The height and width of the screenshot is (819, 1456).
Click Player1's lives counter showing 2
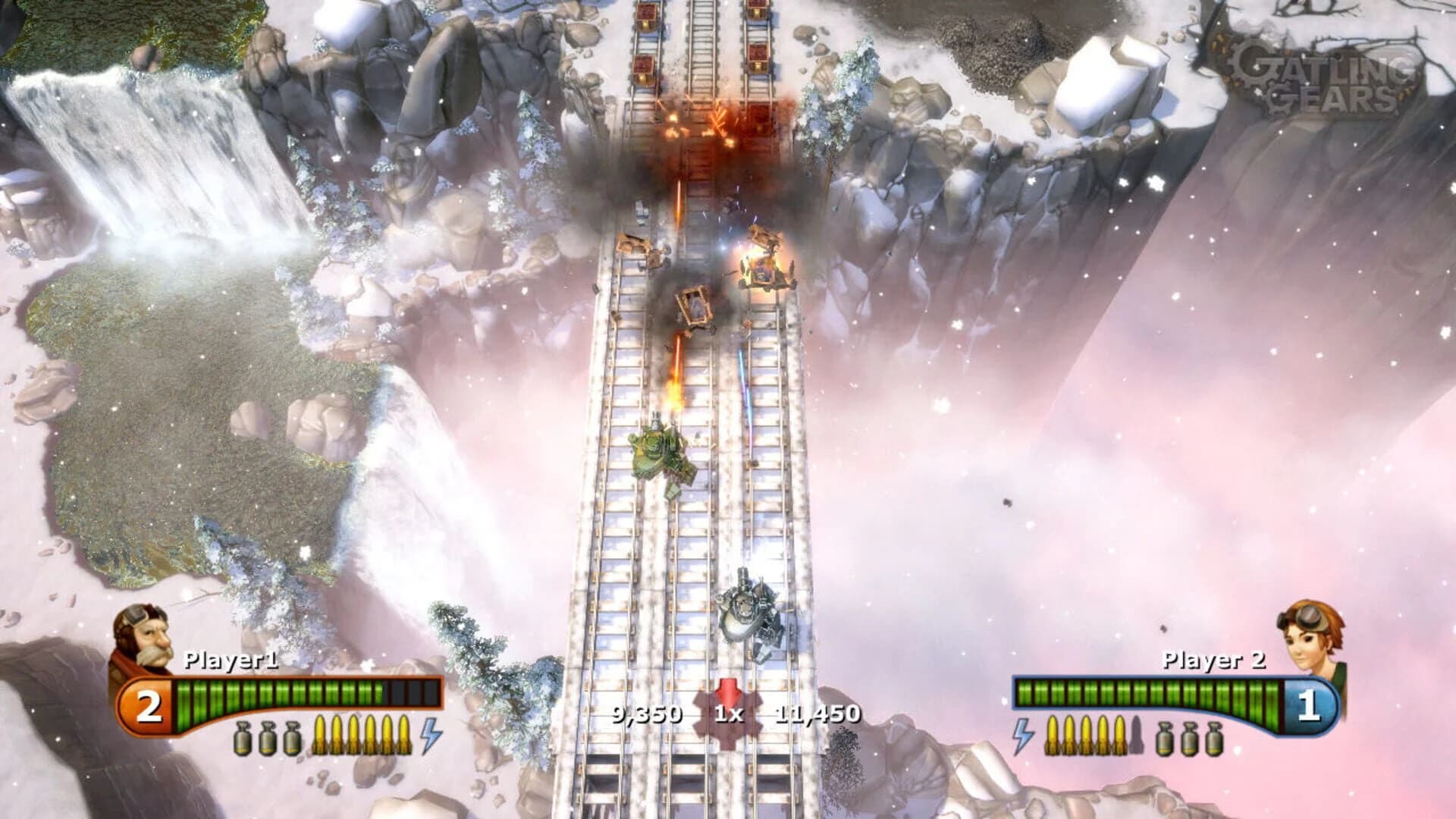coord(150,705)
